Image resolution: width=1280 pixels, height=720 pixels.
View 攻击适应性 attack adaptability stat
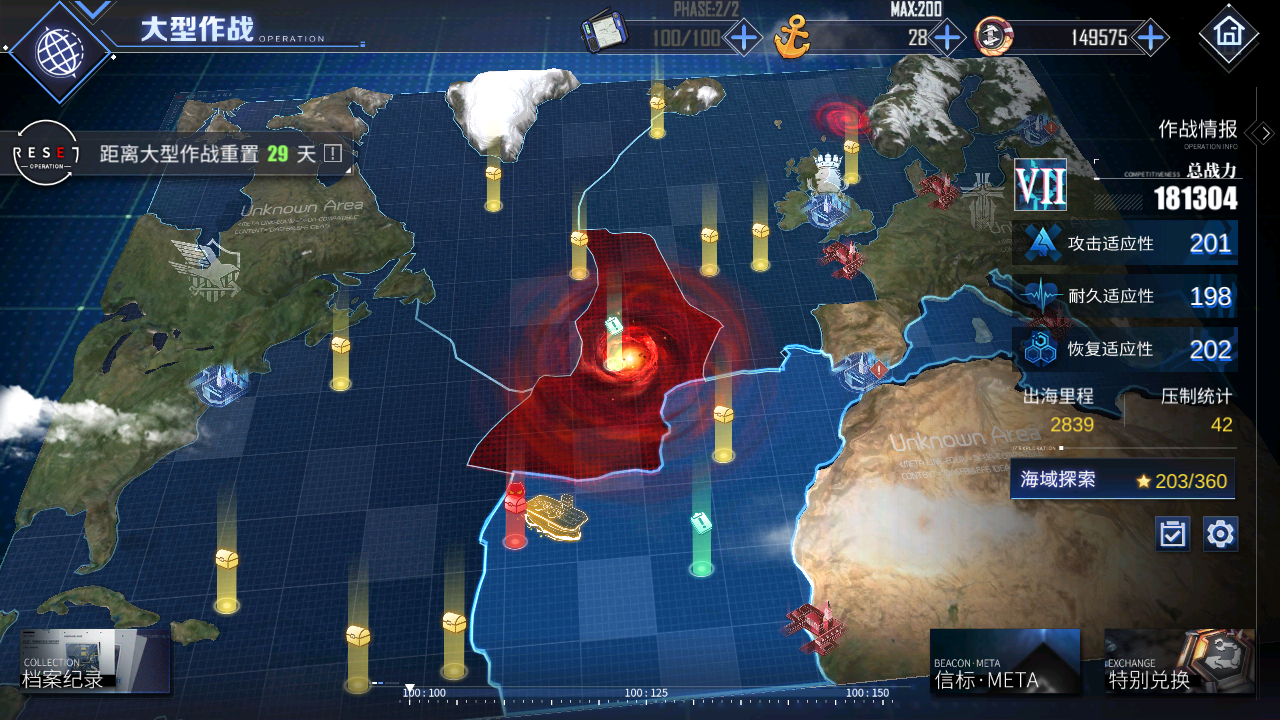[1125, 243]
